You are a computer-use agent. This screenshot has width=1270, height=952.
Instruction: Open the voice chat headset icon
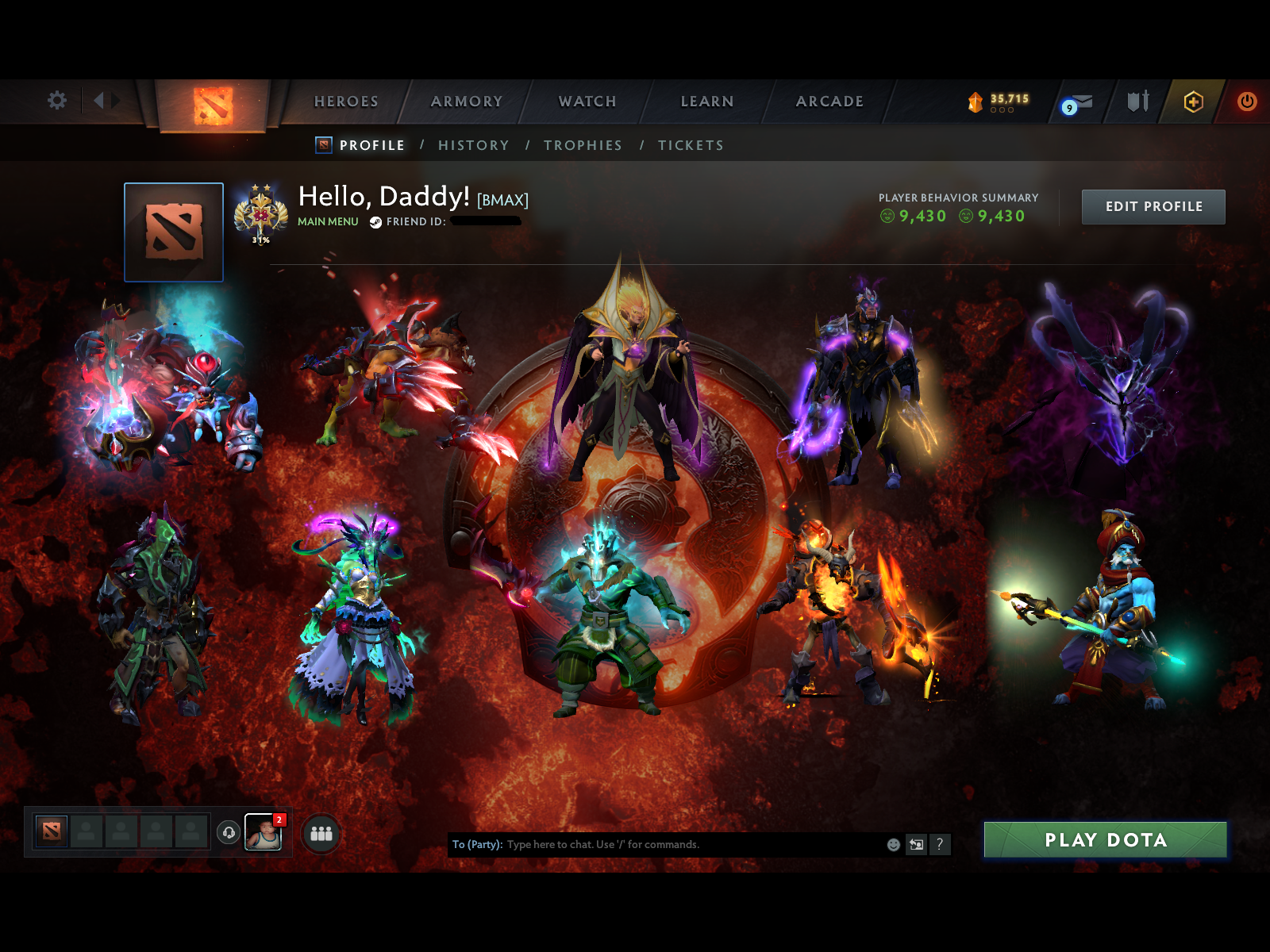229,833
